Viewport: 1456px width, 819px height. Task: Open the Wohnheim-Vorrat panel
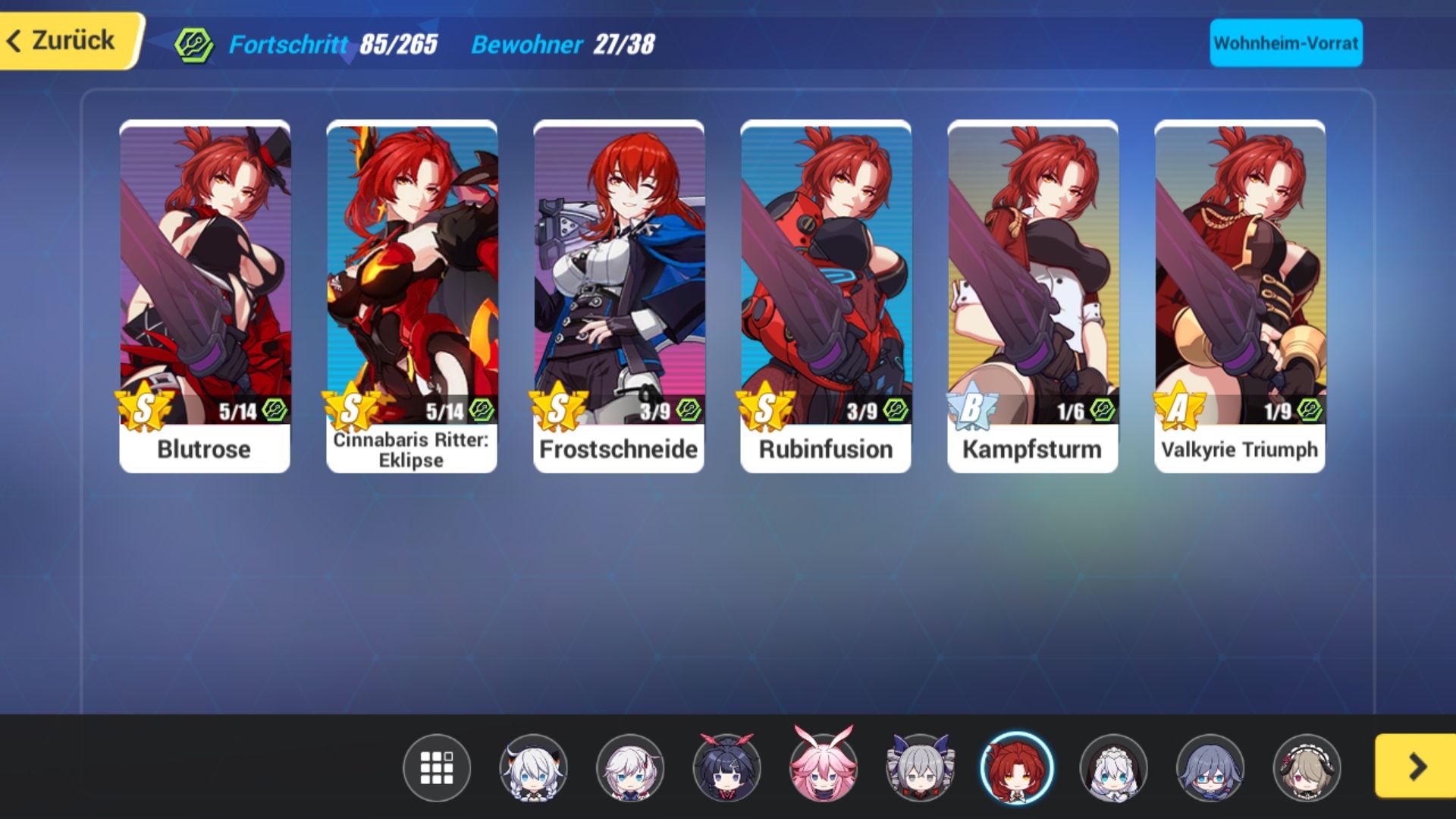(1285, 43)
